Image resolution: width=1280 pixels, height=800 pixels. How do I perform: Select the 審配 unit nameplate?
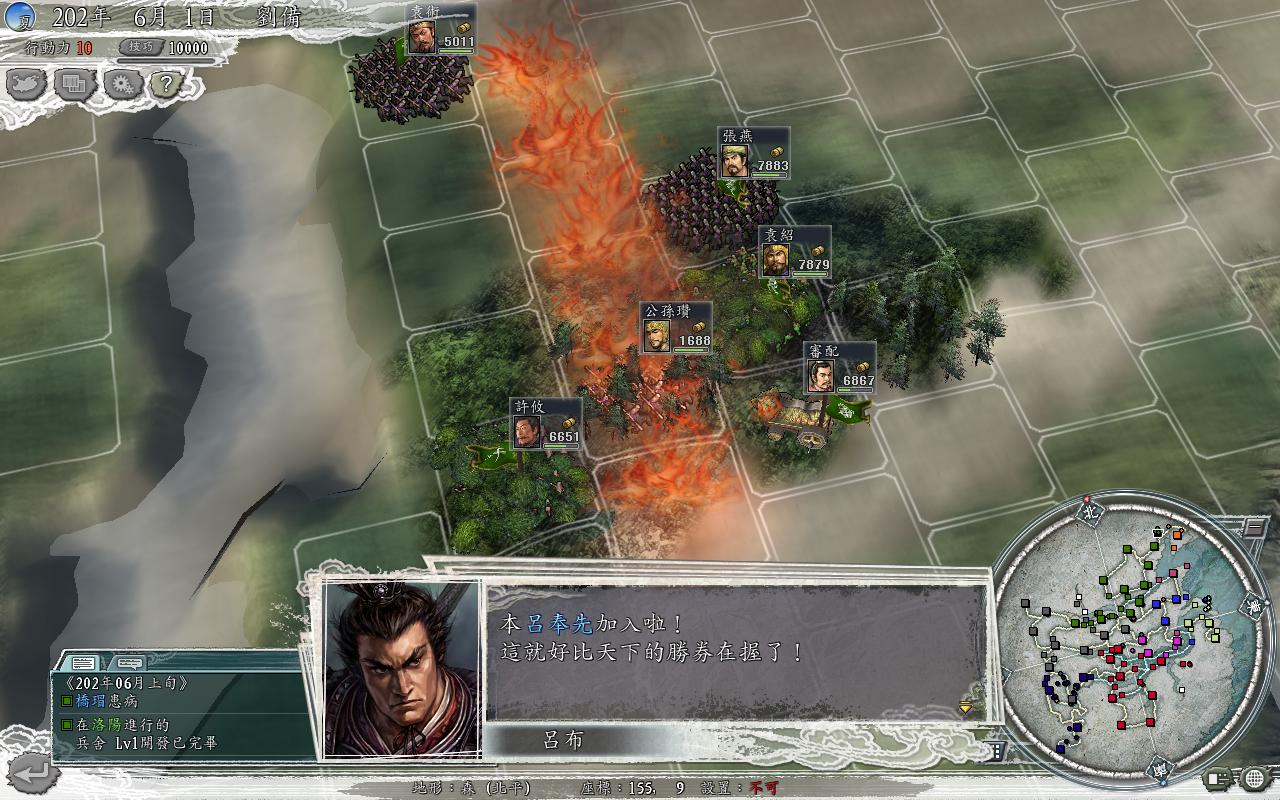[x=839, y=367]
